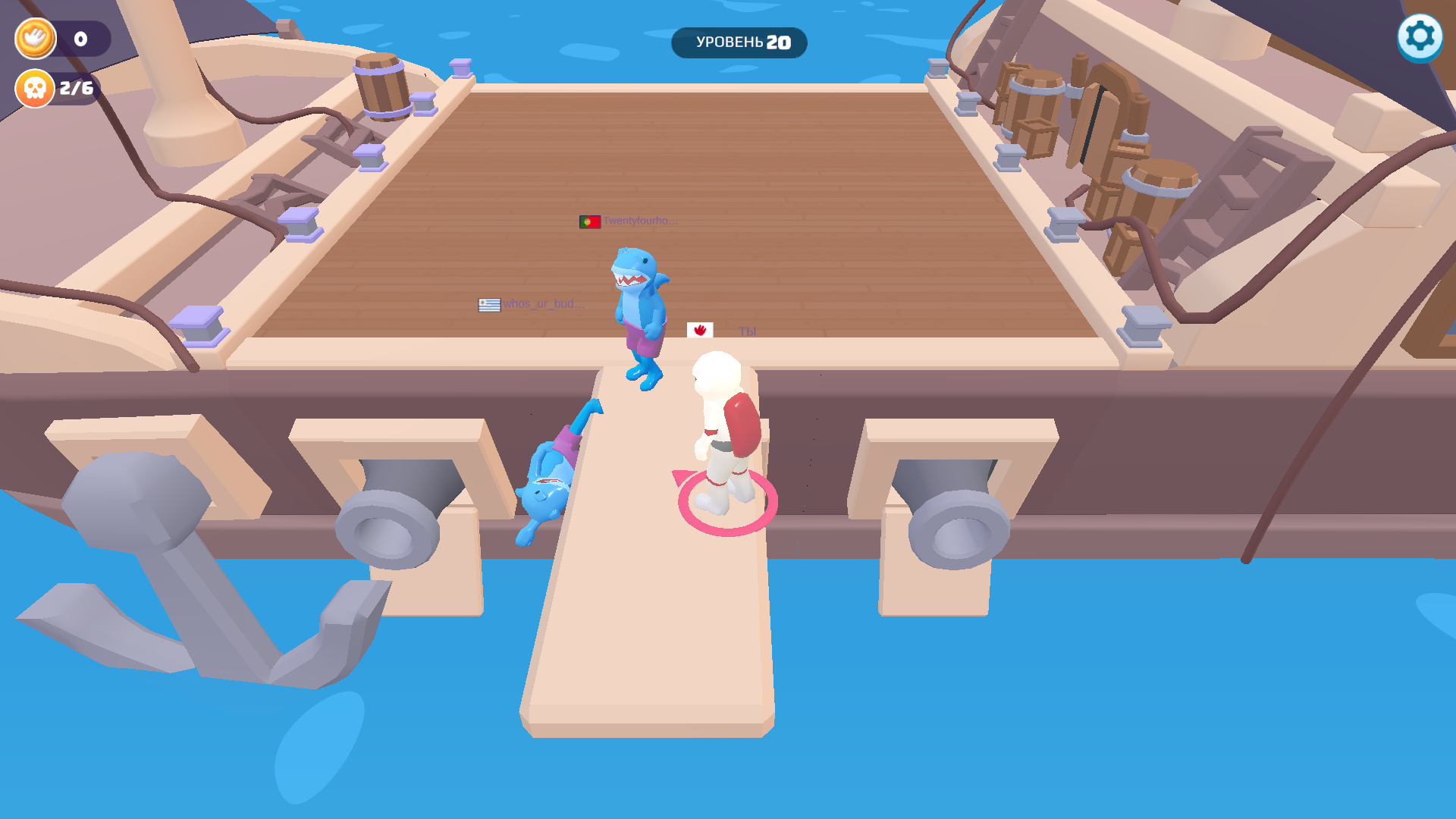Open the УРОВЕНЬ 20 level badge

point(738,43)
